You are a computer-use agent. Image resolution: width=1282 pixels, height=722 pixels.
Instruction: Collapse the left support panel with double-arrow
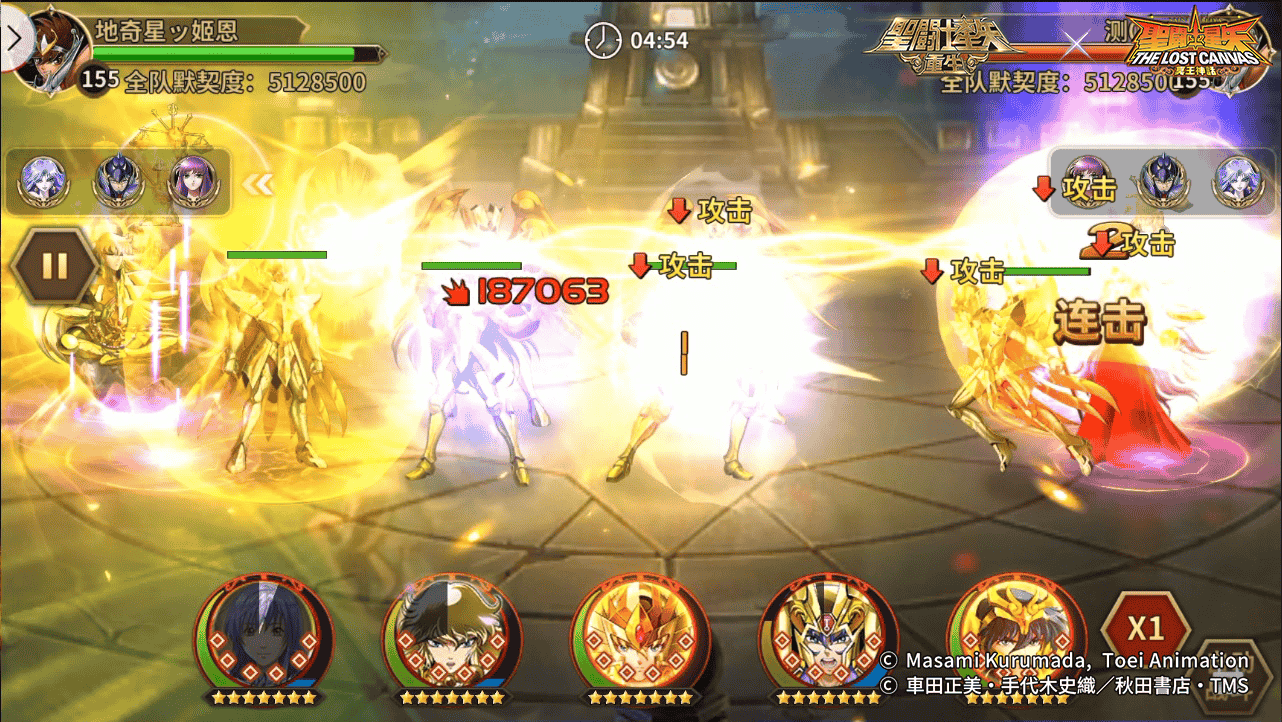(x=258, y=183)
